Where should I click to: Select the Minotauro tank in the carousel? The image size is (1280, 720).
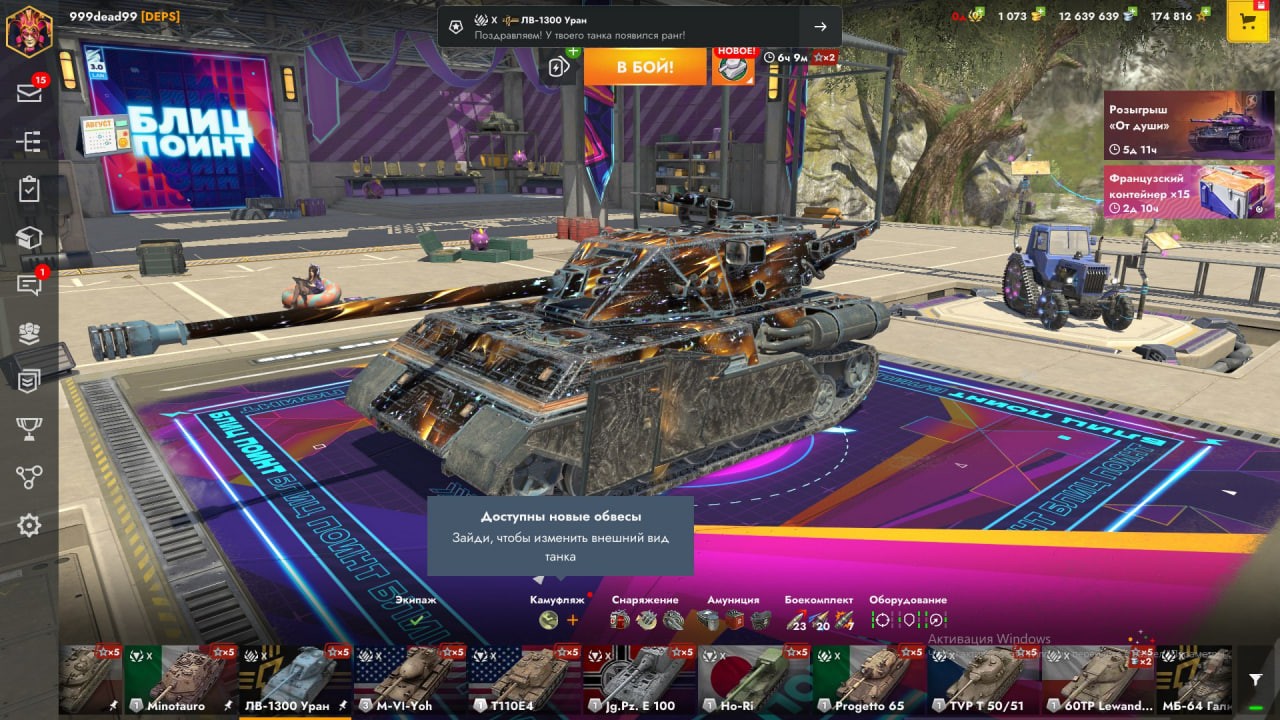click(x=180, y=680)
